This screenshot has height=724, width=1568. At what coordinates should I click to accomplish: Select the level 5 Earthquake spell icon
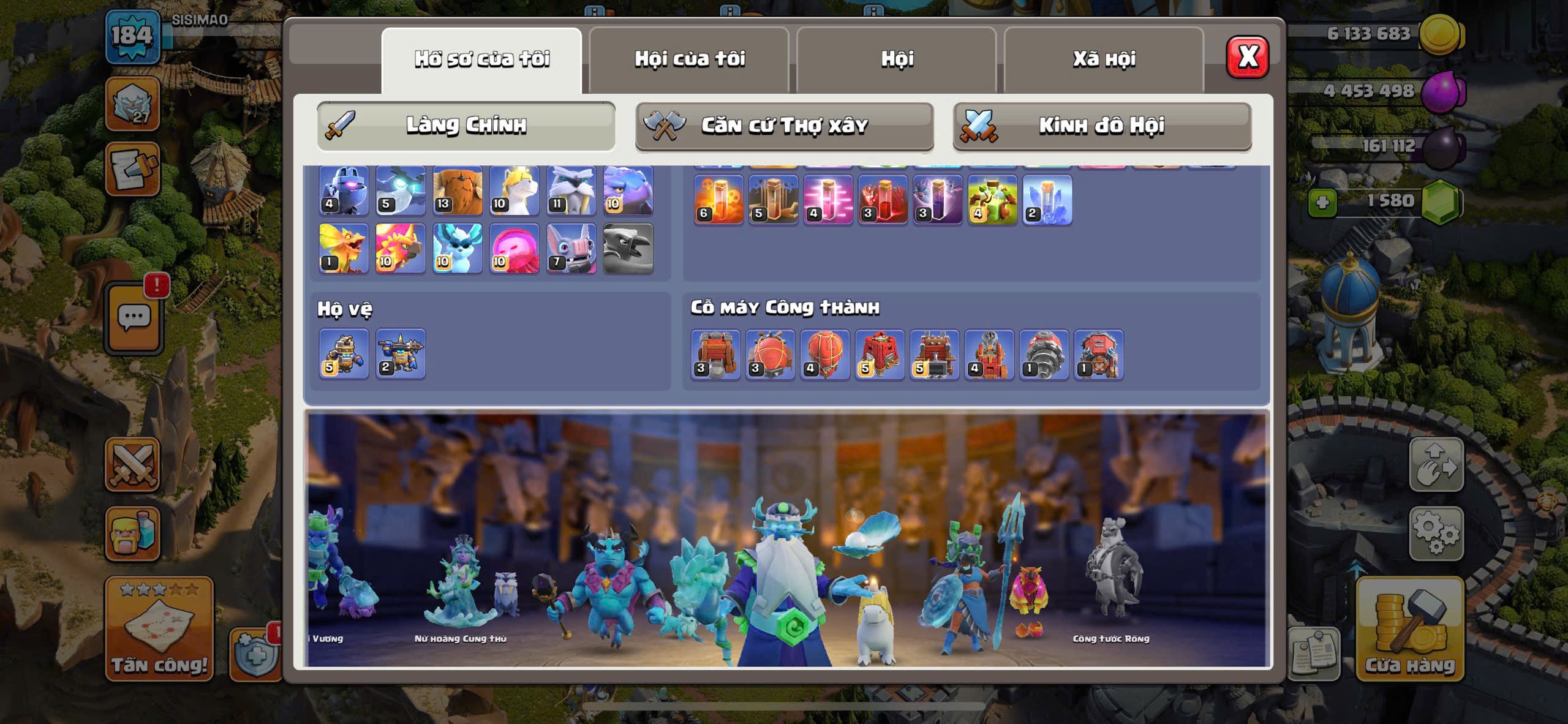tap(774, 200)
